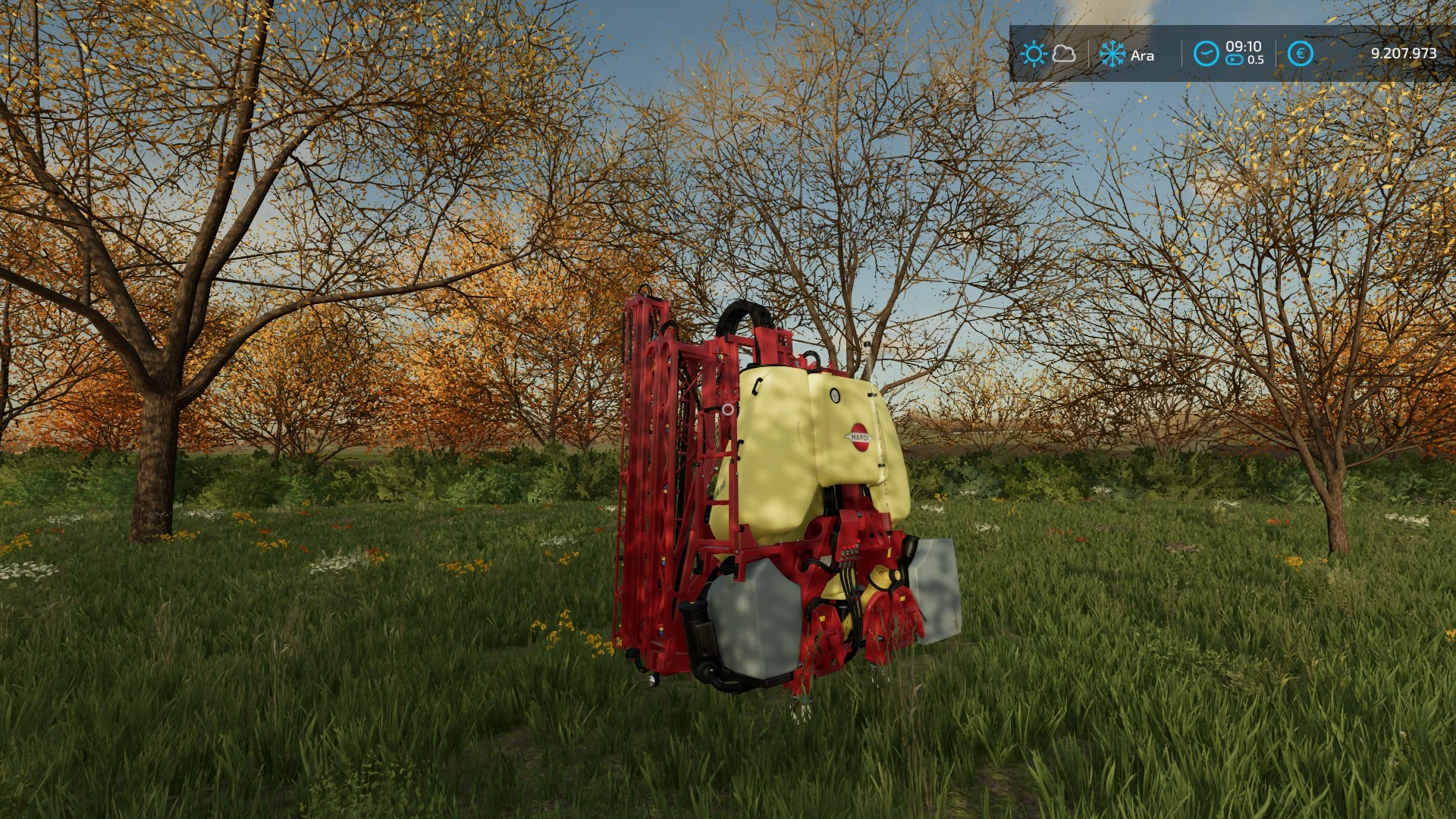Toggle the season indicator next to Ara
The height and width of the screenshot is (819, 1456).
(1112, 53)
